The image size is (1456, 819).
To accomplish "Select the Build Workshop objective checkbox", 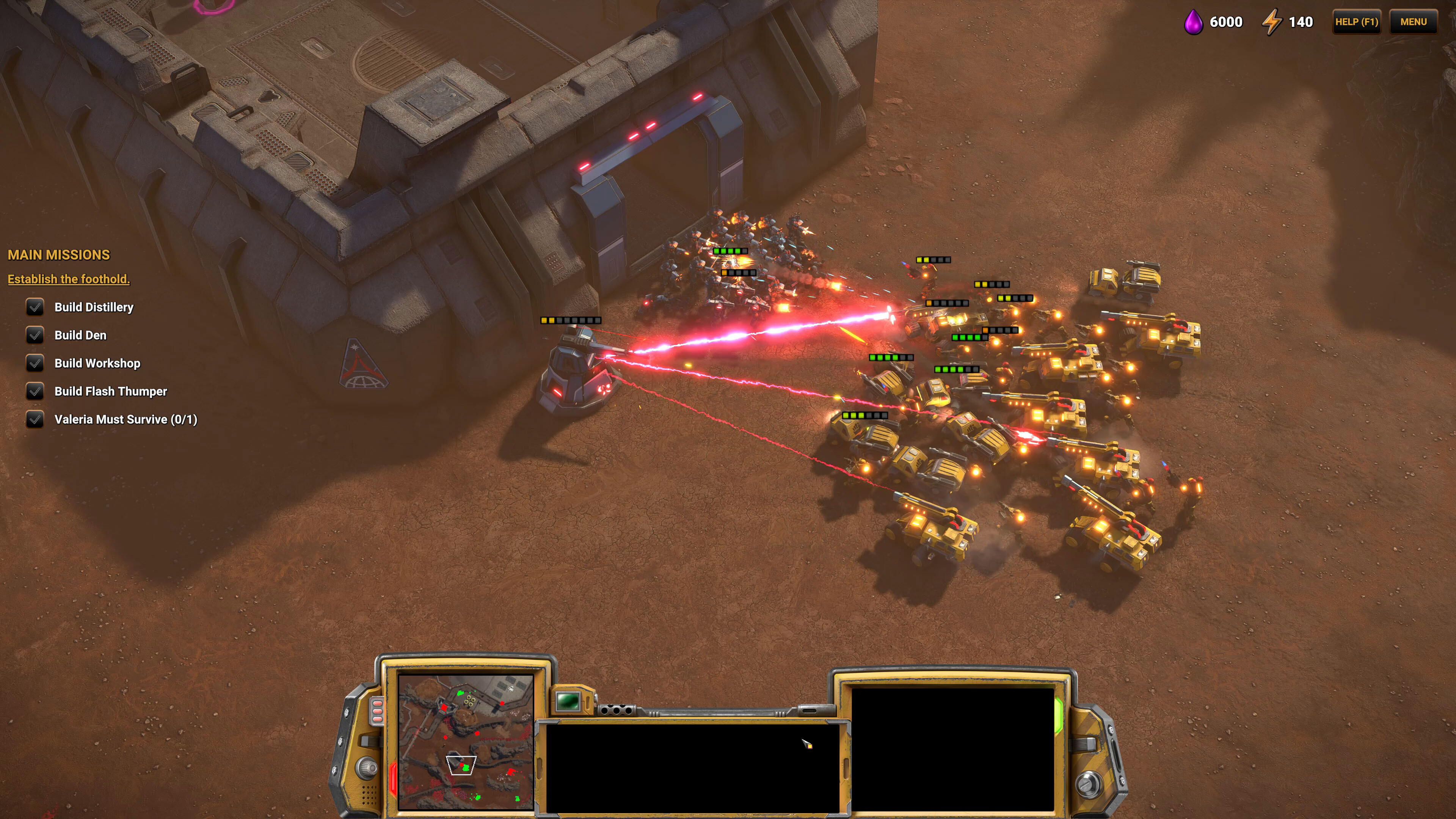I will click(x=35, y=363).
